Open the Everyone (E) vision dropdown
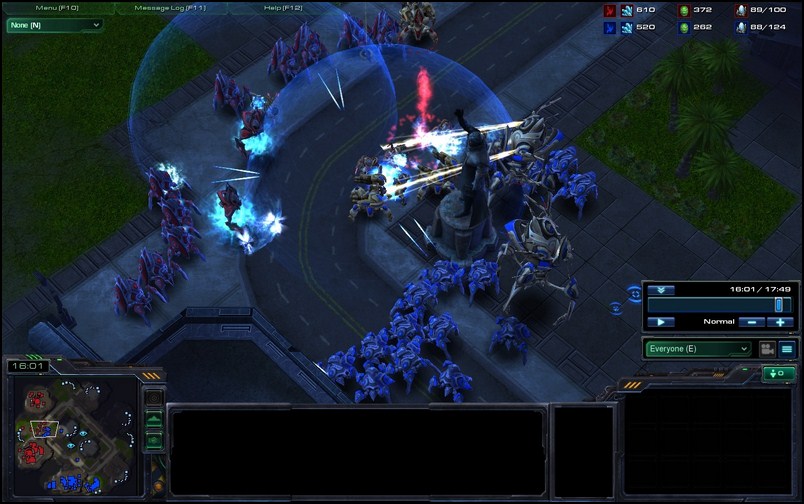 click(x=697, y=349)
